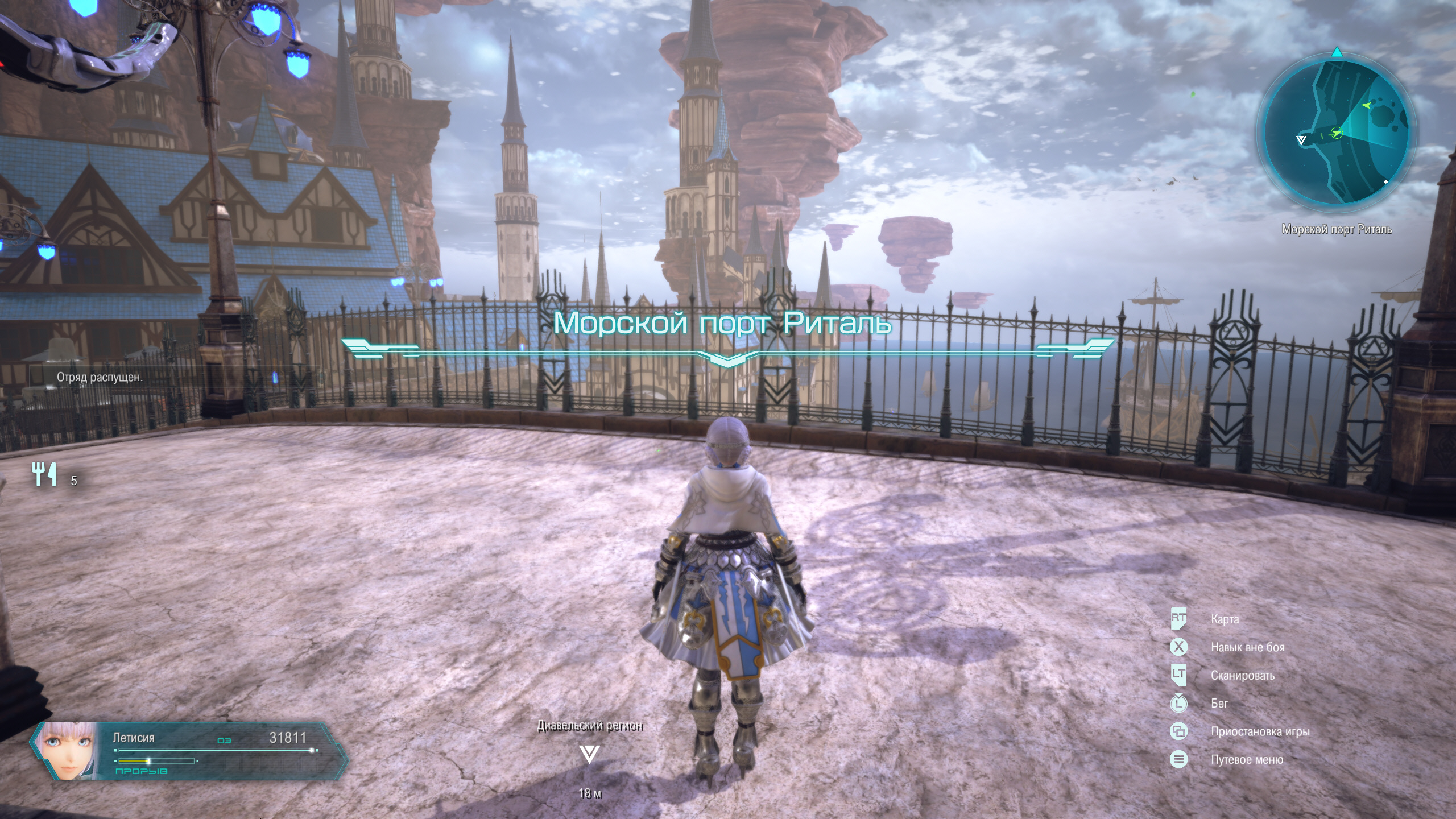Image resolution: width=1456 pixels, height=819 pixels.
Task: Toggle the Бег run option
Action: tap(1219, 704)
